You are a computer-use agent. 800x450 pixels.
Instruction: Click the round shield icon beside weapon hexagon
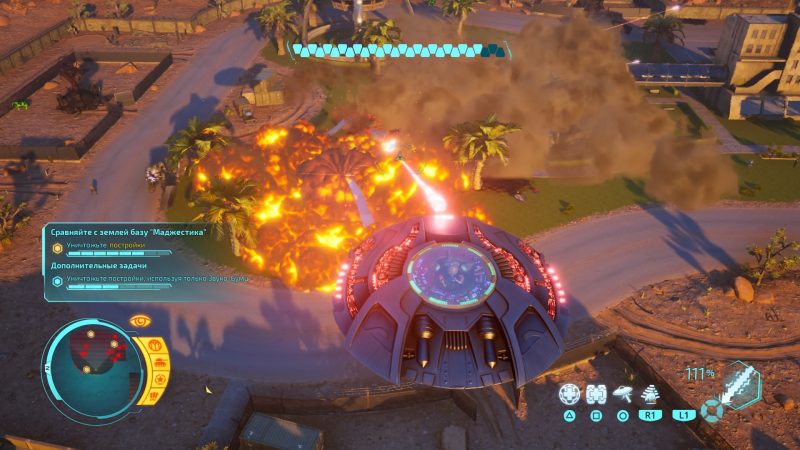point(710,410)
